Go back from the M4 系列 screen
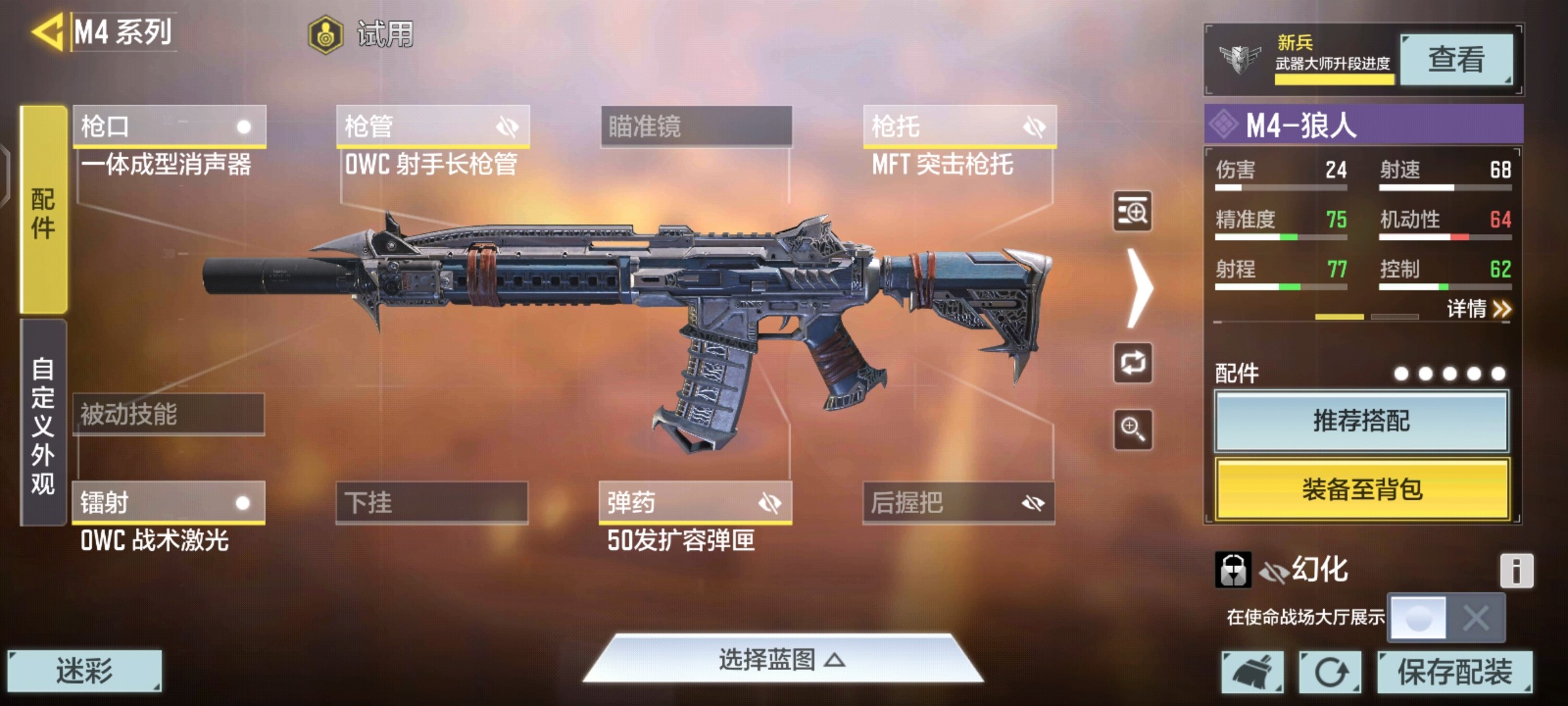Viewport: 1568px width, 706px height. coord(47,31)
